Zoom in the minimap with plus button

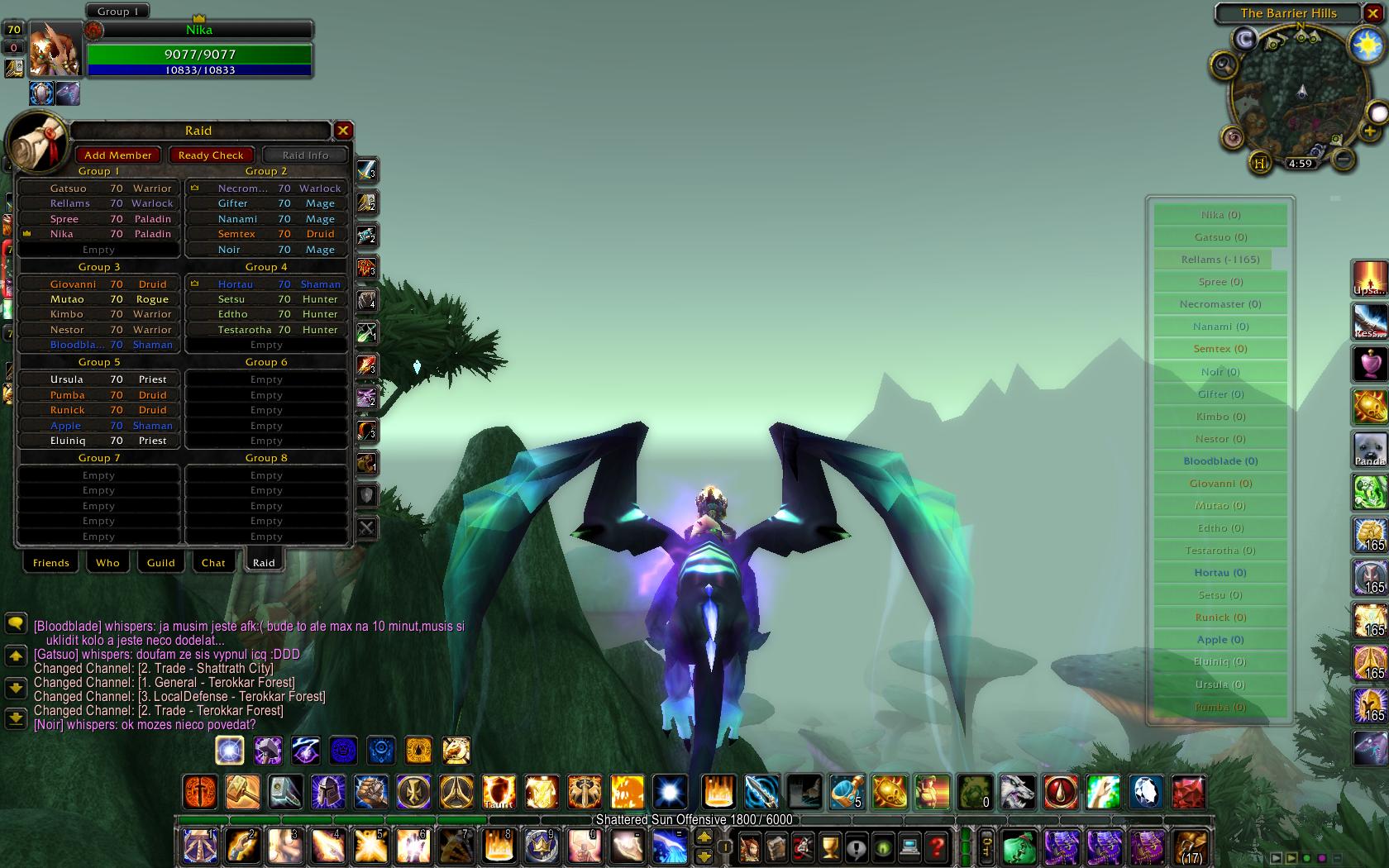1369,131
